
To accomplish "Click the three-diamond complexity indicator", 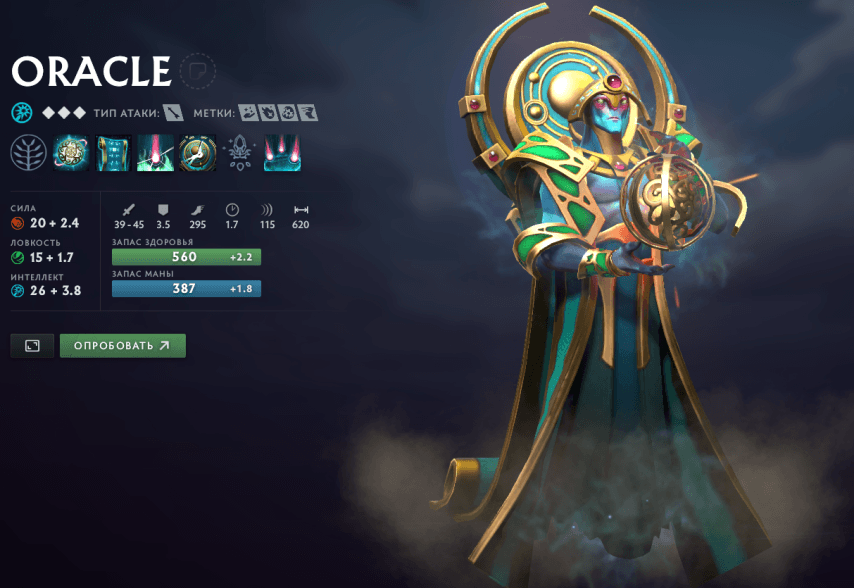I will point(64,113).
